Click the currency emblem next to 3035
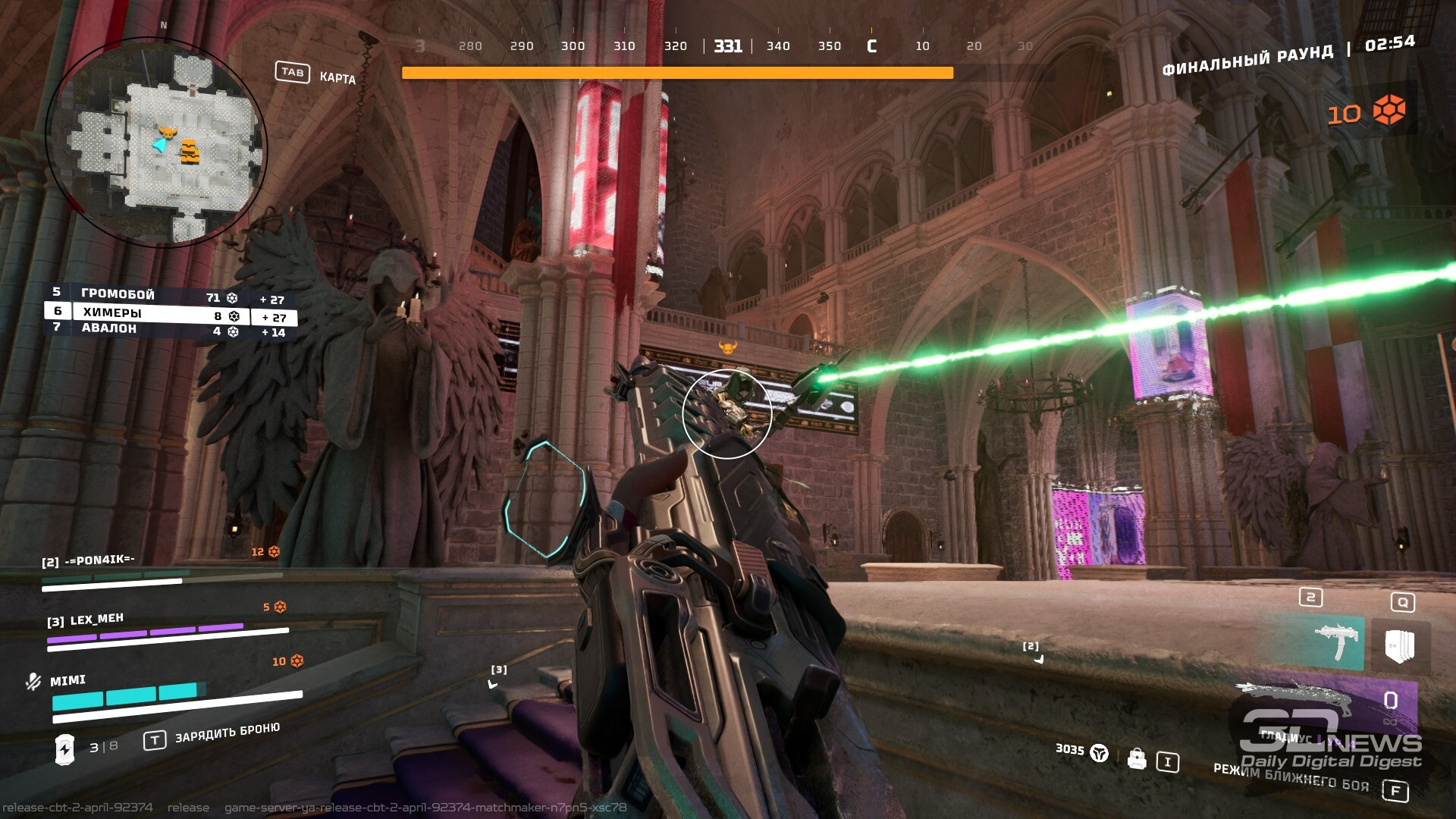This screenshot has height=819, width=1456. point(1099,753)
